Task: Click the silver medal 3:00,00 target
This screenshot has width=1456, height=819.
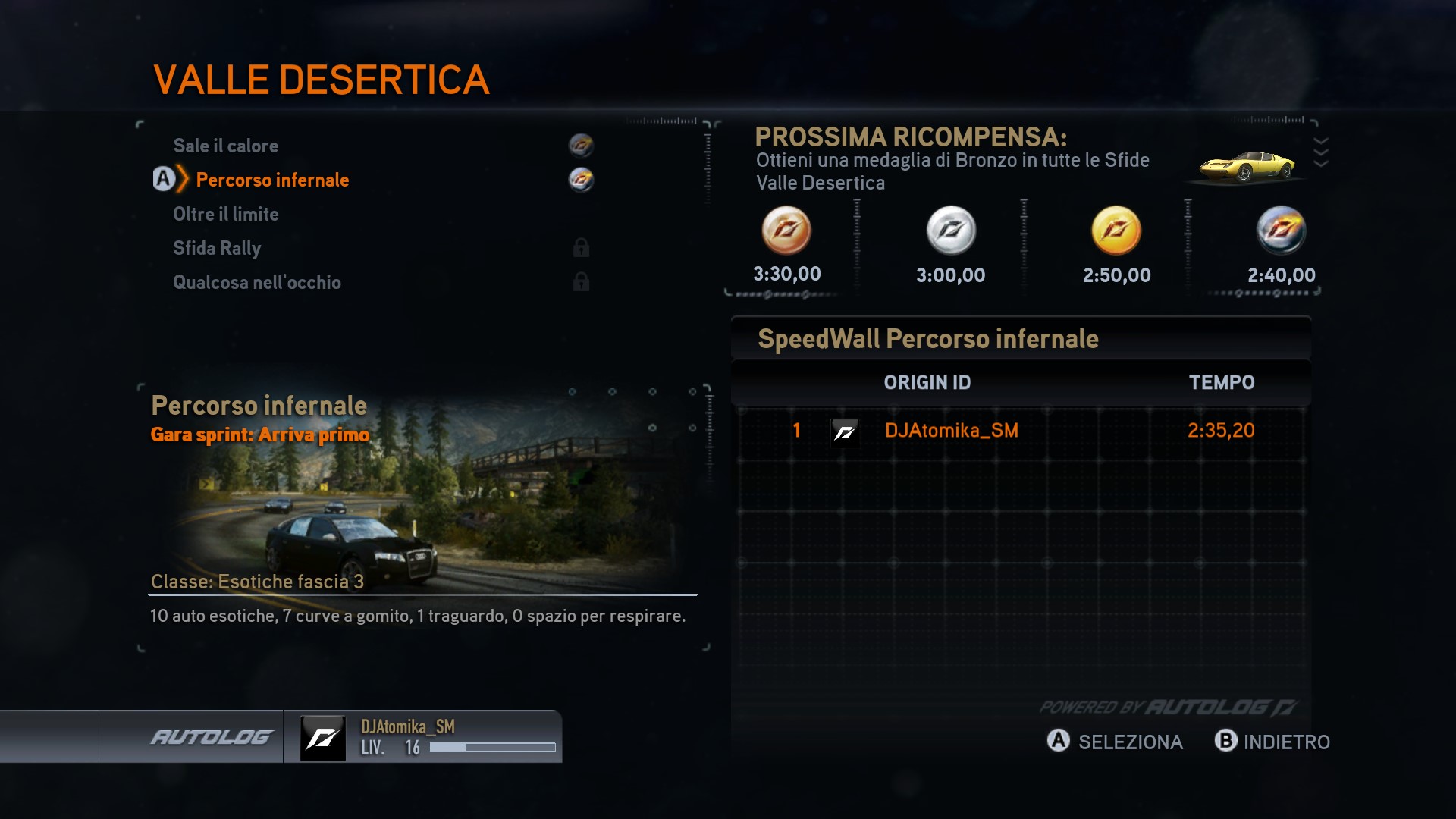Action: point(951,231)
